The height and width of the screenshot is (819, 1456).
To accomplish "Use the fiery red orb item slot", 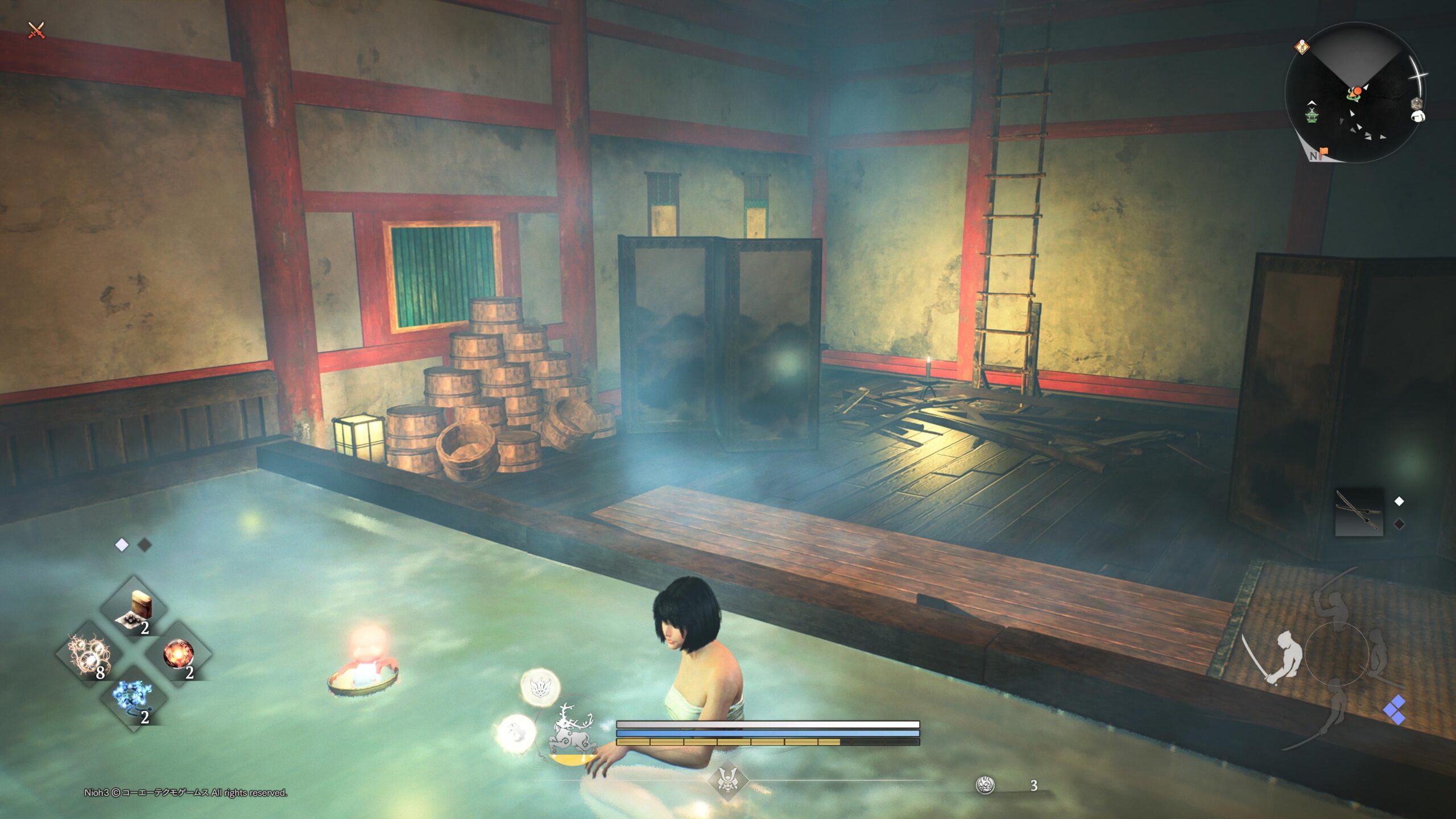I will pos(179,655).
